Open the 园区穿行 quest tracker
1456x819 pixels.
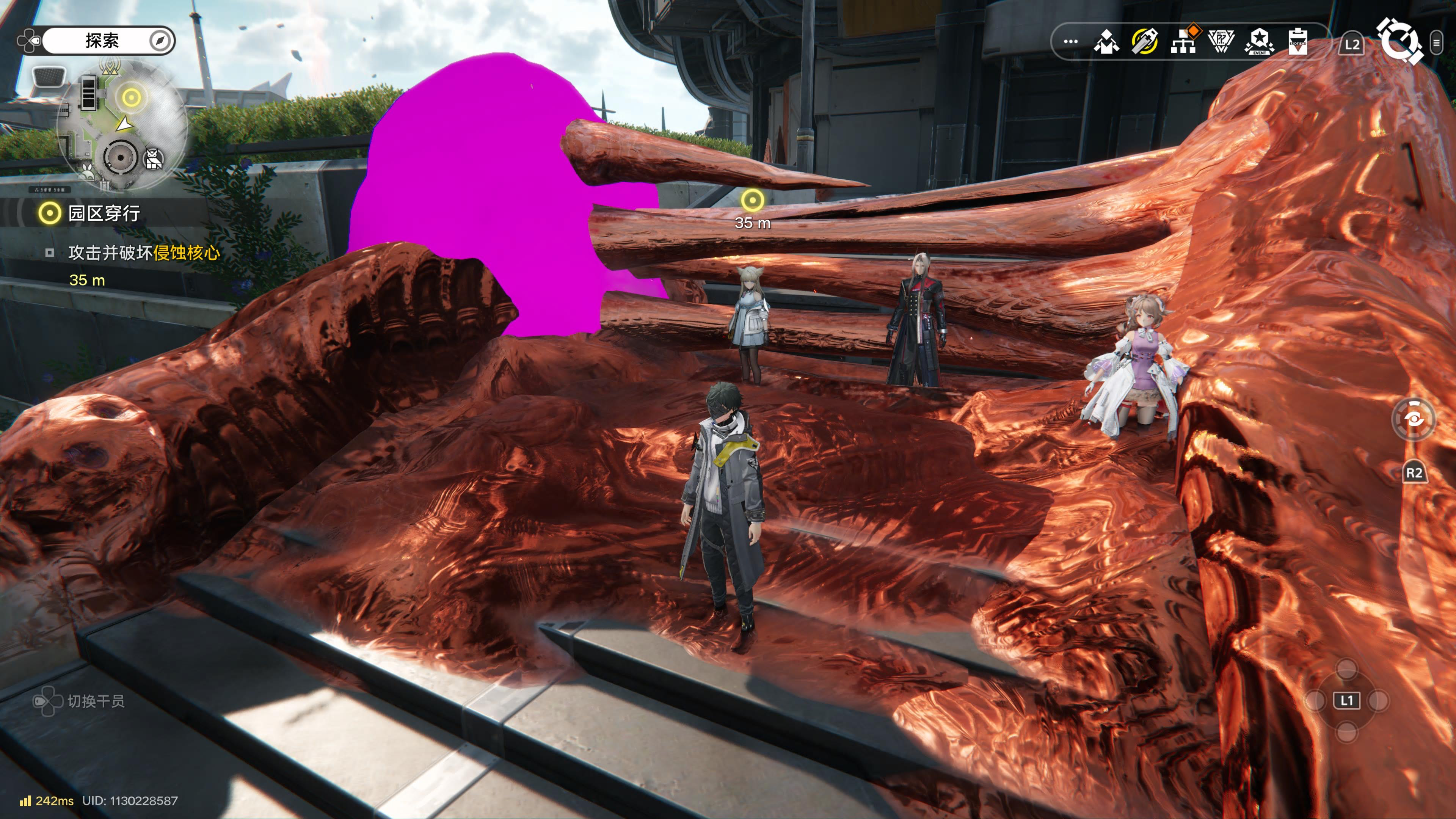coord(104,213)
